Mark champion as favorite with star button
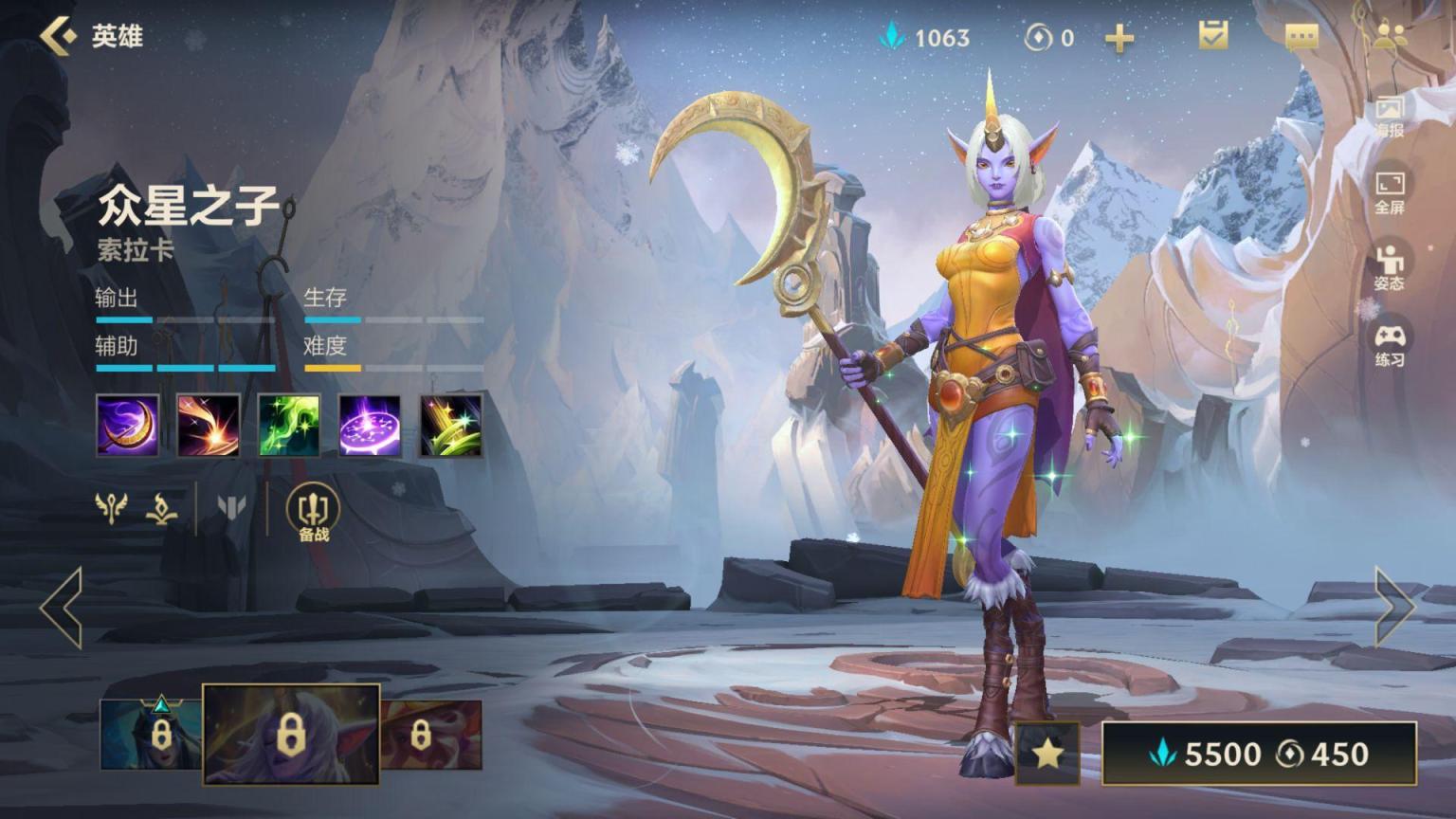1456x819 pixels. 1047,754
